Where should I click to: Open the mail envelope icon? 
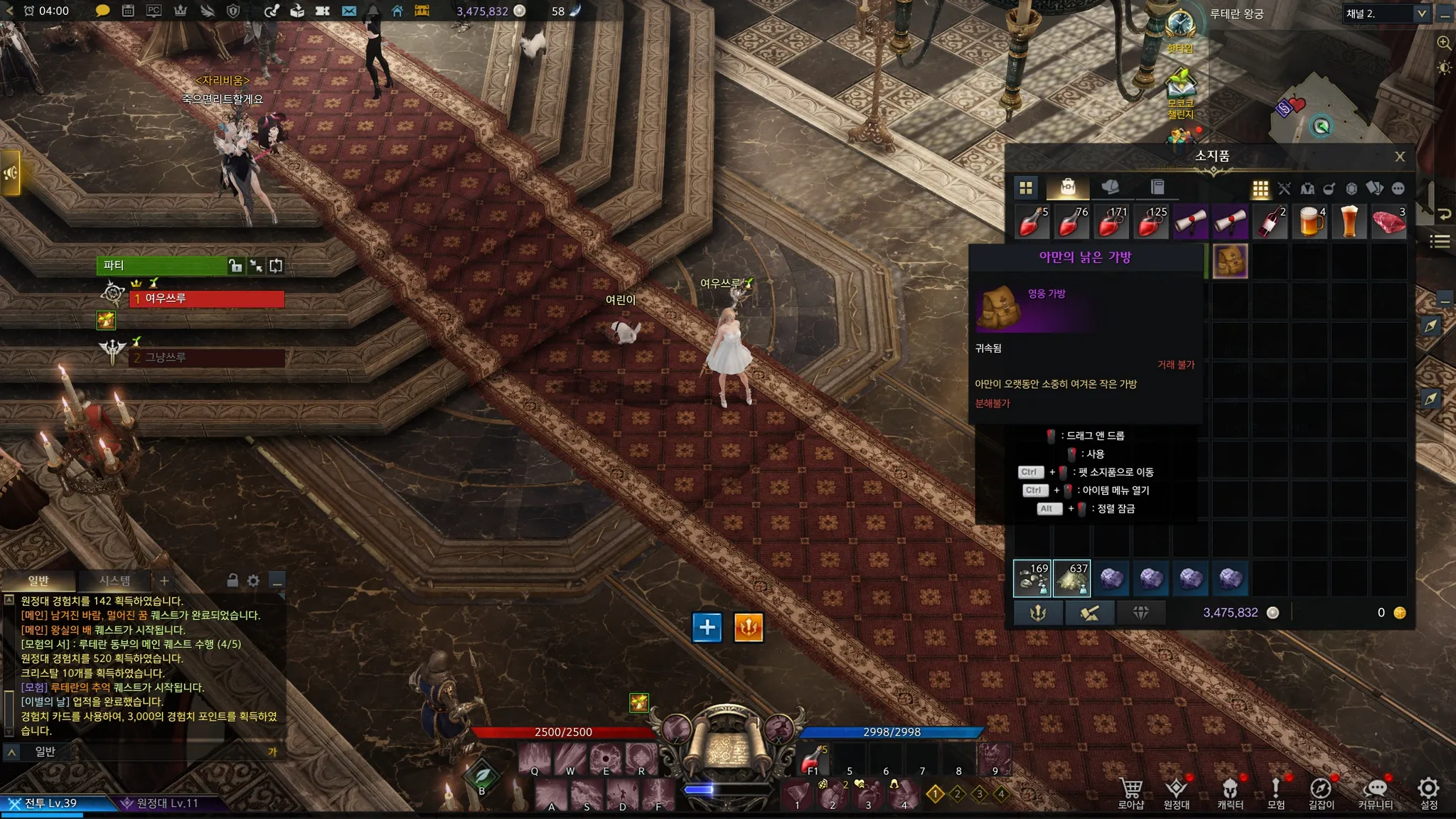(349, 11)
